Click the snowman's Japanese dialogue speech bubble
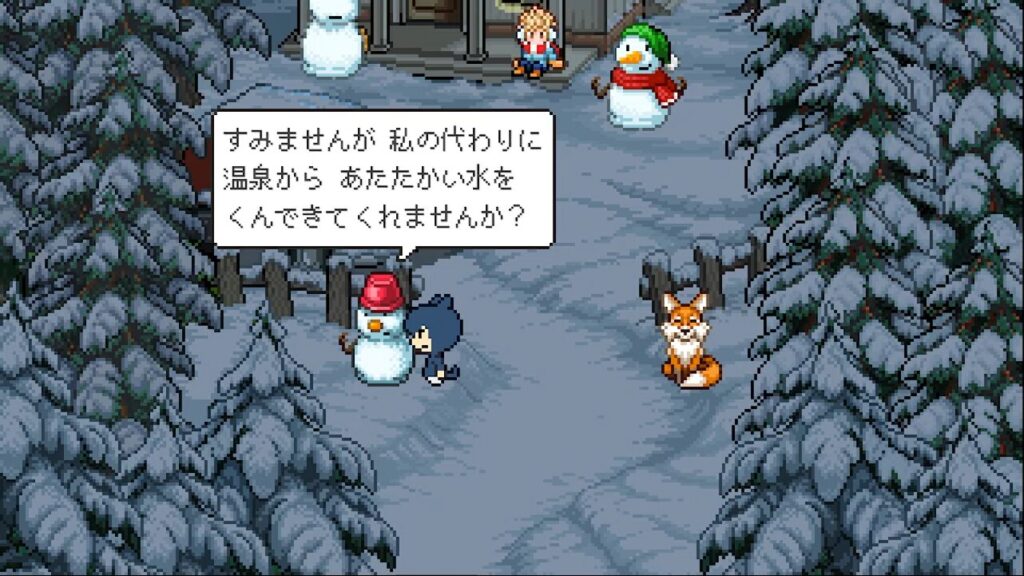The height and width of the screenshot is (576, 1024). coord(383,180)
